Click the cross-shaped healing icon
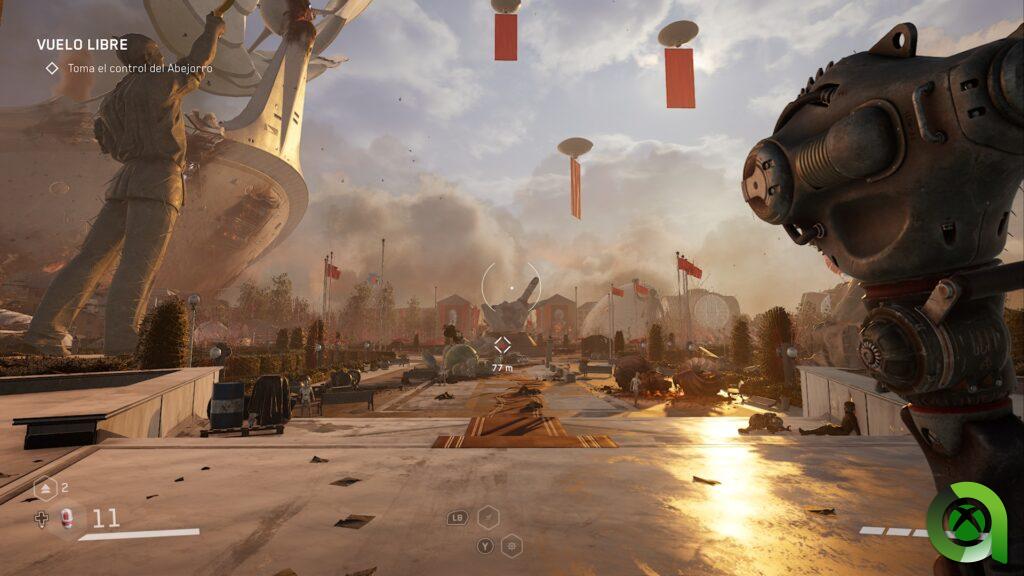Image resolution: width=1024 pixels, height=576 pixels. click(41, 518)
